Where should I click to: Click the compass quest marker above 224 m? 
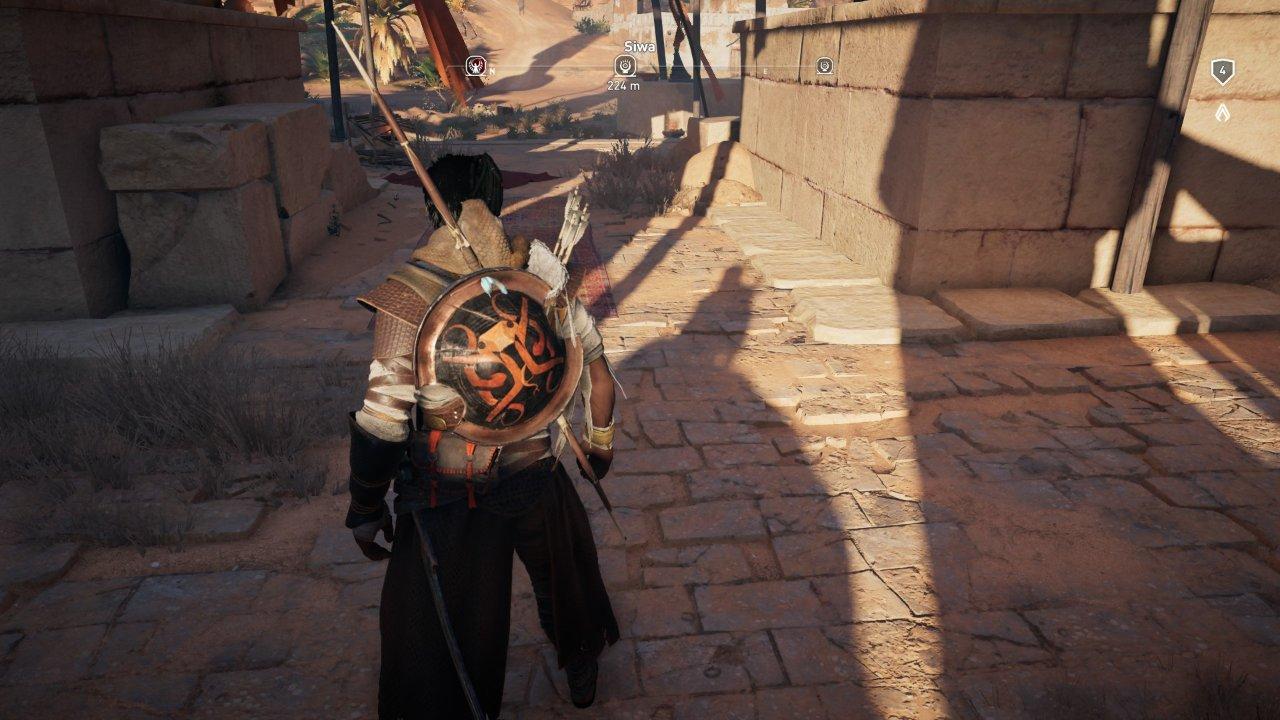click(624, 66)
